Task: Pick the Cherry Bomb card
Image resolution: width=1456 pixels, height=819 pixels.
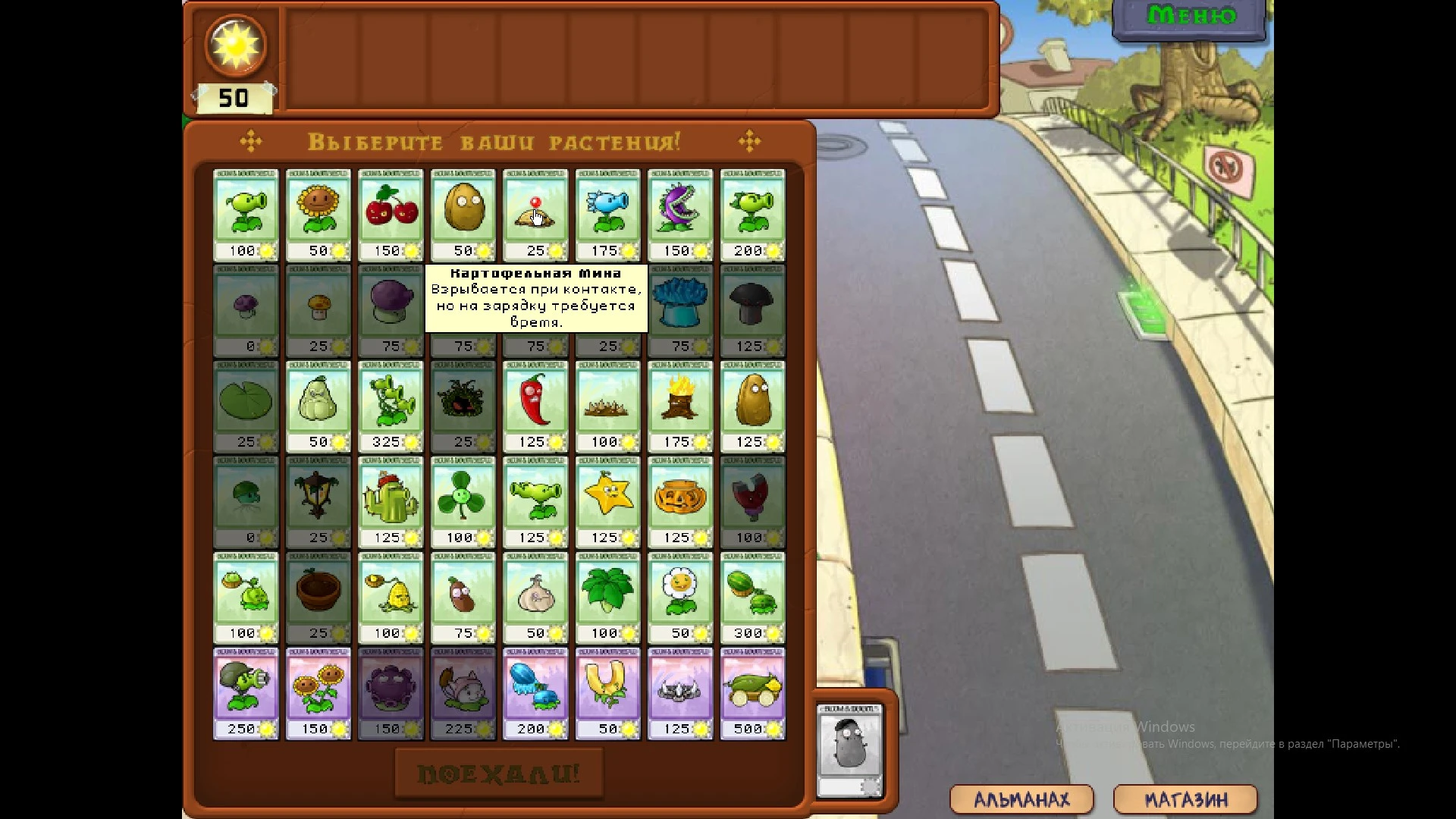Action: tap(391, 211)
